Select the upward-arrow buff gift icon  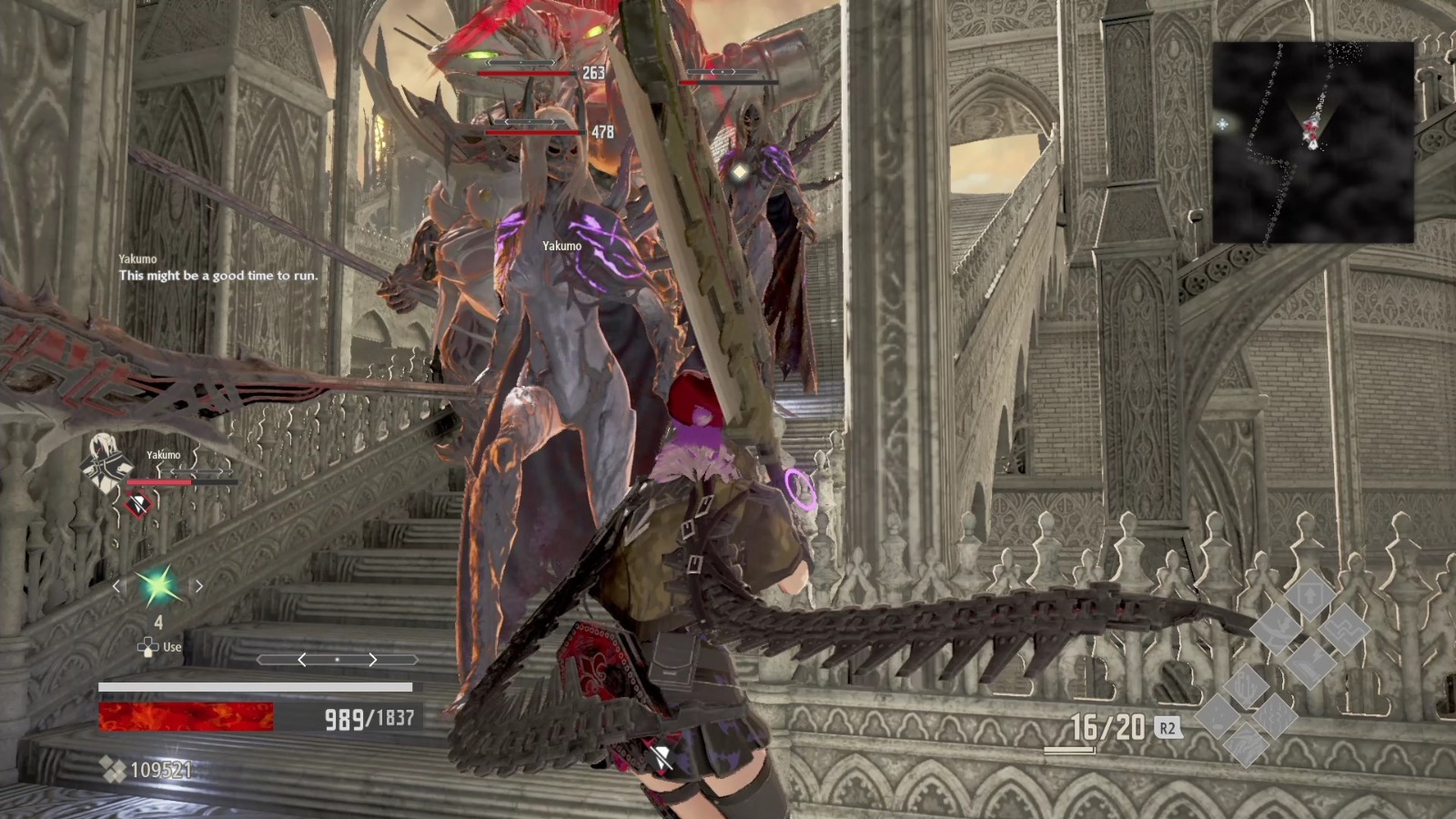click(1309, 595)
